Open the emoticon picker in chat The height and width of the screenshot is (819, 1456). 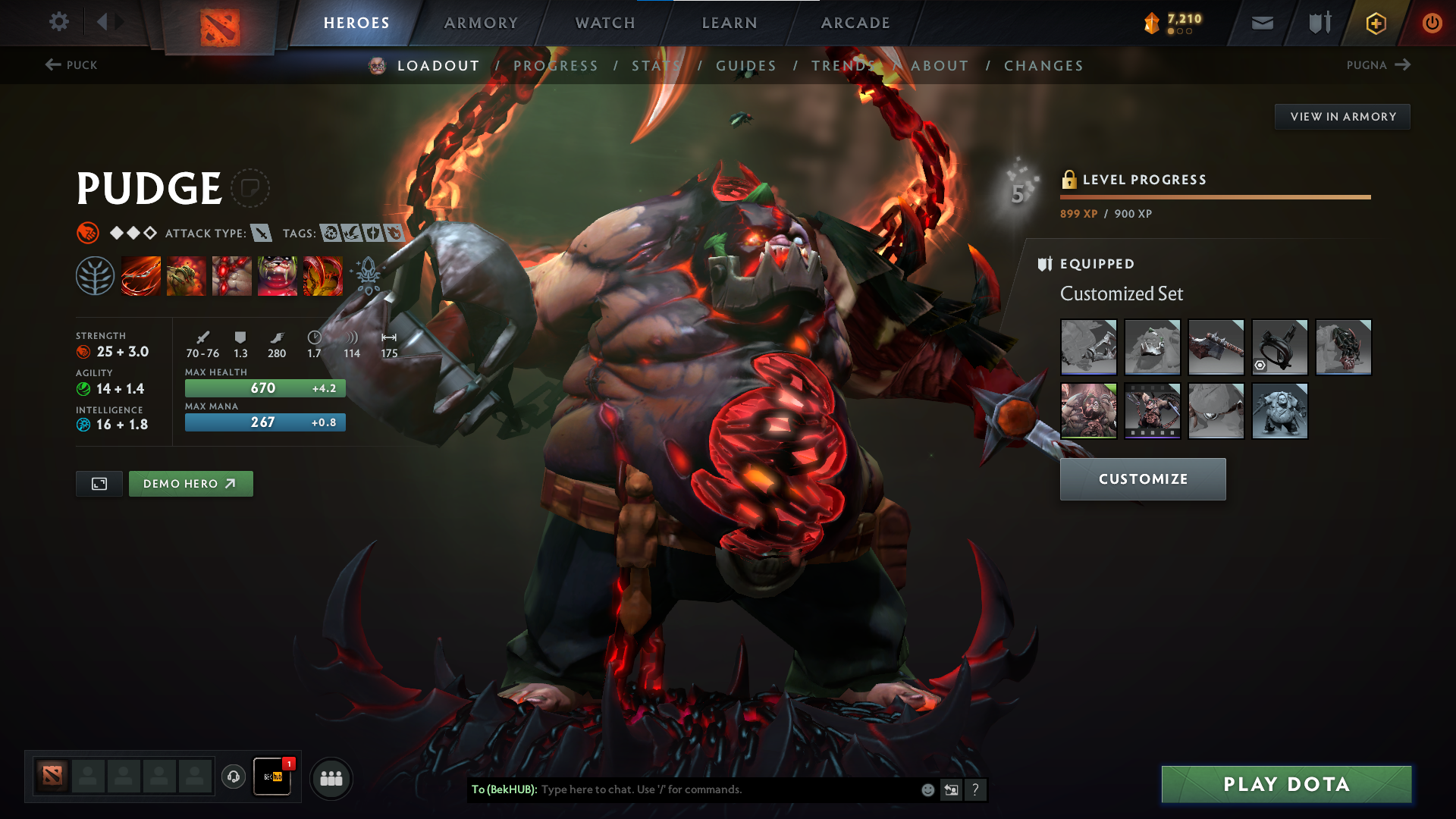coord(927,789)
